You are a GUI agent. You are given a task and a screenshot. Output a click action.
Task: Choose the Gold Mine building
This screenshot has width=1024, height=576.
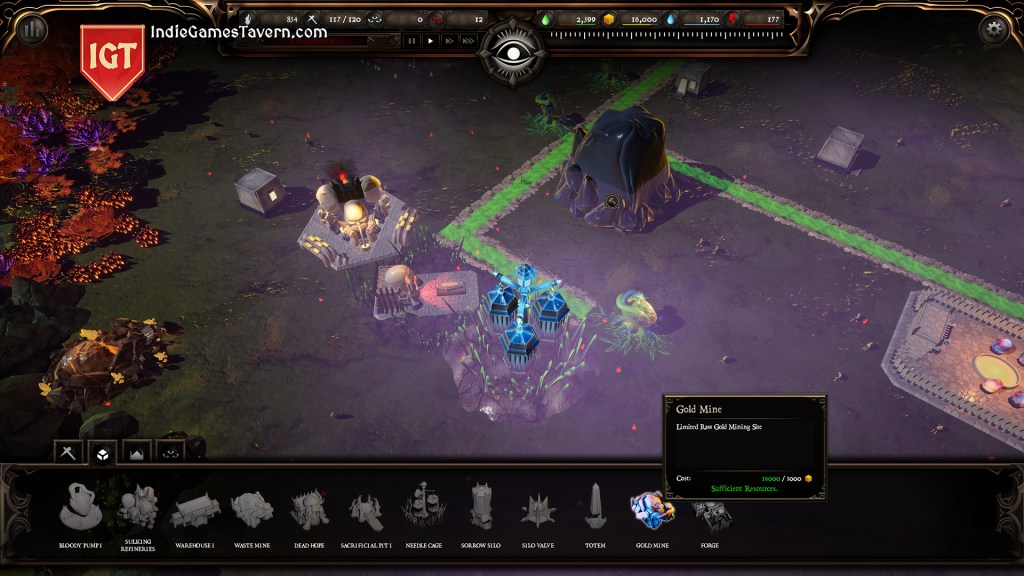(x=652, y=509)
